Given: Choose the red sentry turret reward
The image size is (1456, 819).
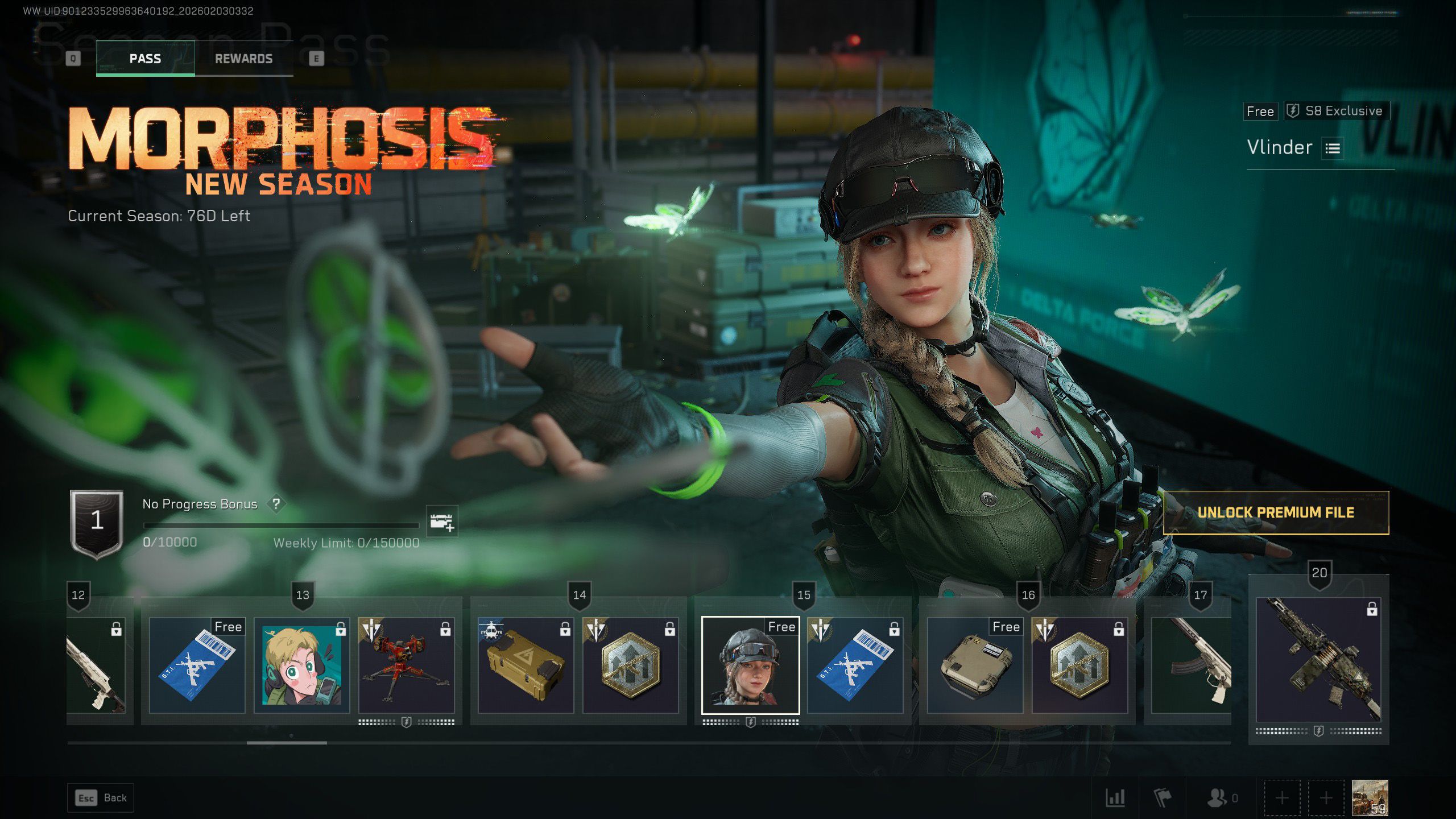Looking at the screenshot, I should 406,665.
